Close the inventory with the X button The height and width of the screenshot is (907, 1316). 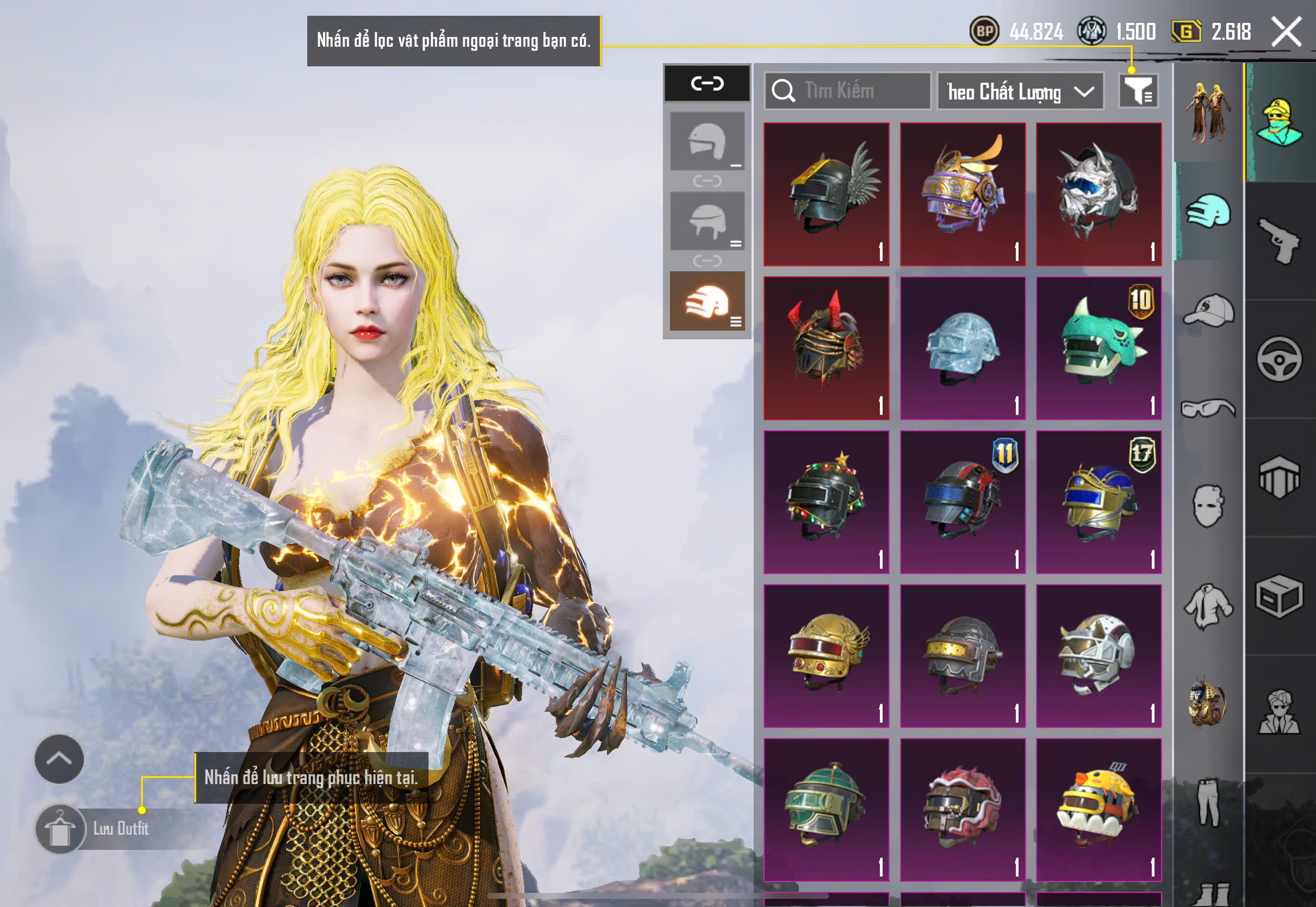click(1287, 32)
